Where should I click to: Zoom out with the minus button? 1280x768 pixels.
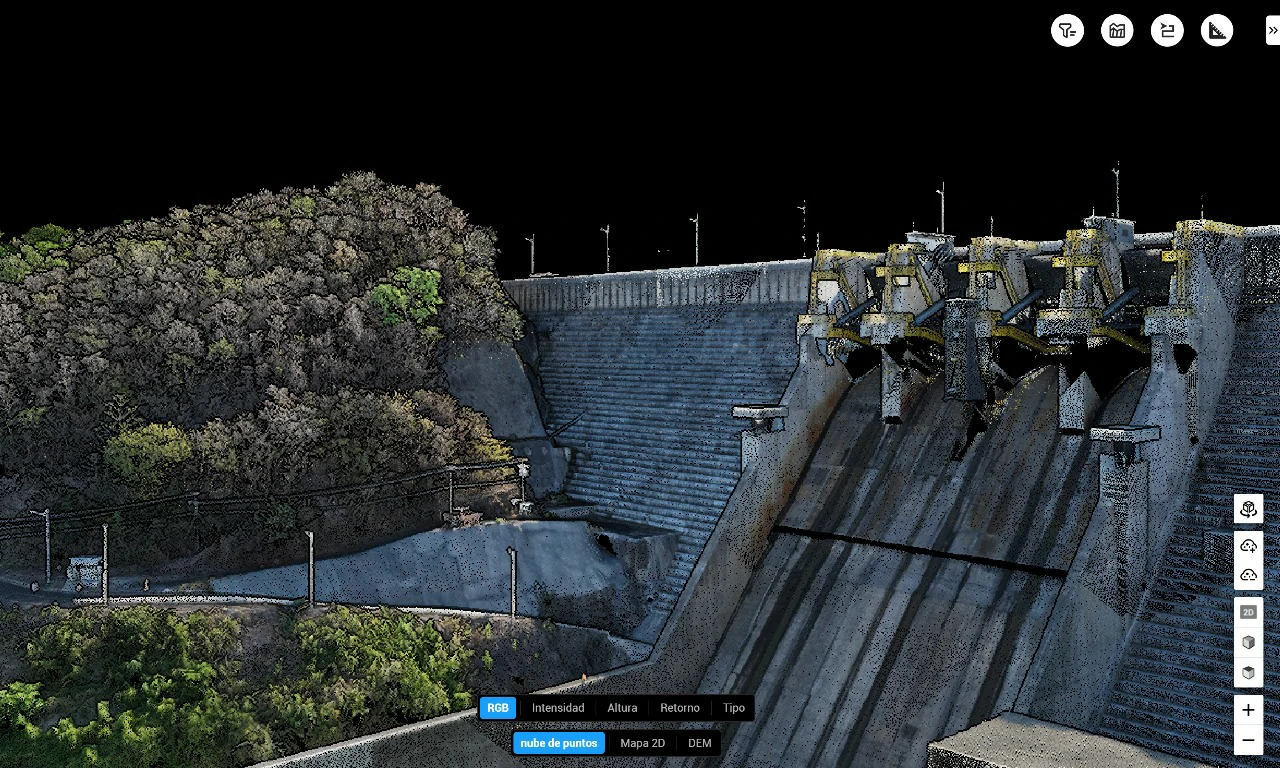click(1248, 741)
